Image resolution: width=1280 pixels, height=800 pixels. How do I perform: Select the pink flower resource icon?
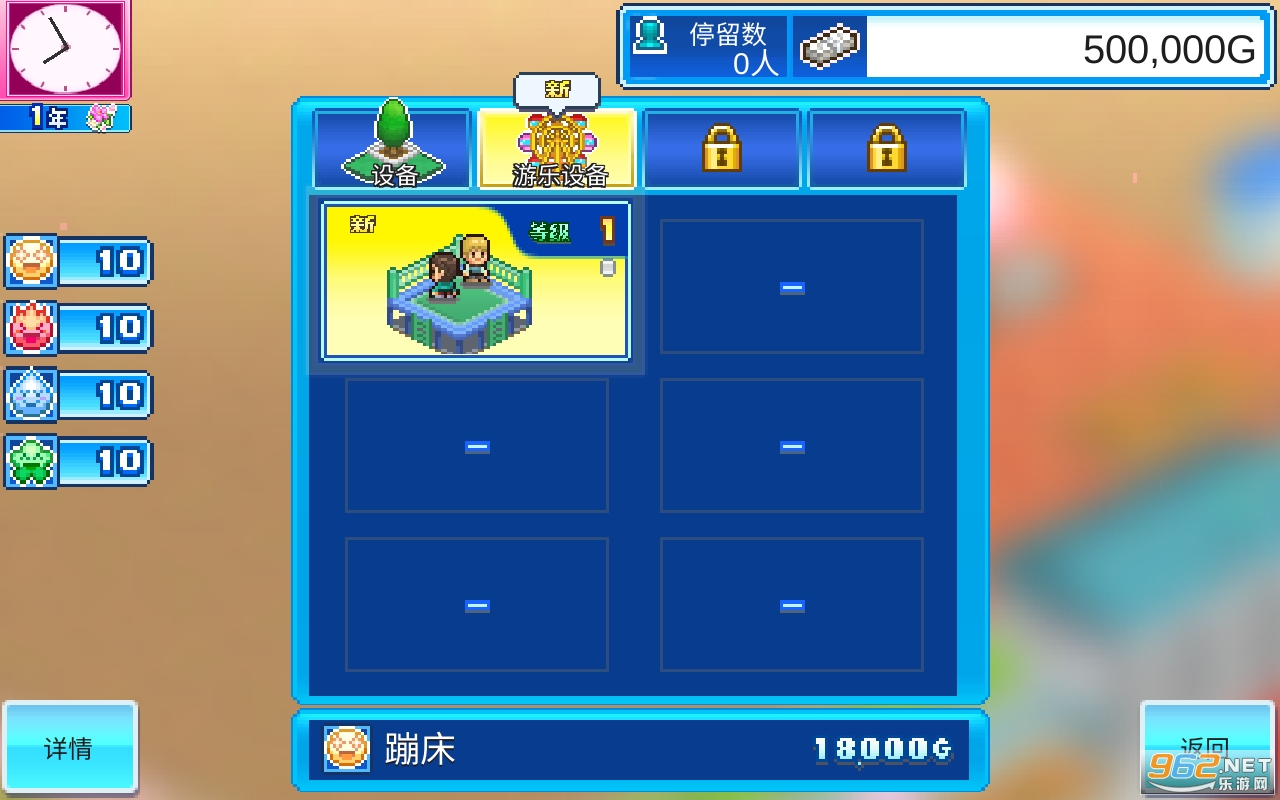(x=30, y=328)
